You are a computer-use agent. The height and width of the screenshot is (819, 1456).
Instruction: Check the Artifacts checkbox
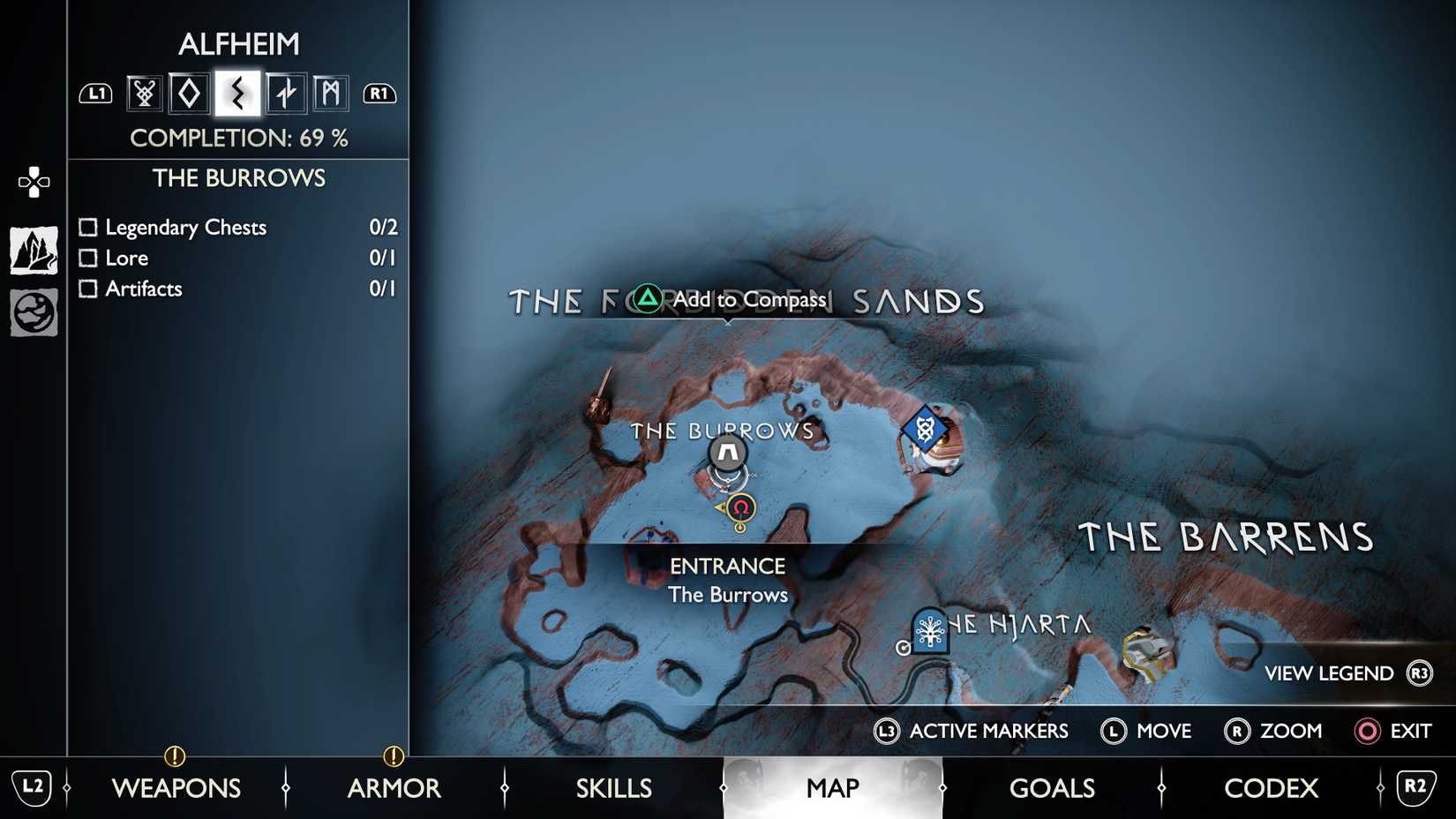pyautogui.click(x=87, y=289)
